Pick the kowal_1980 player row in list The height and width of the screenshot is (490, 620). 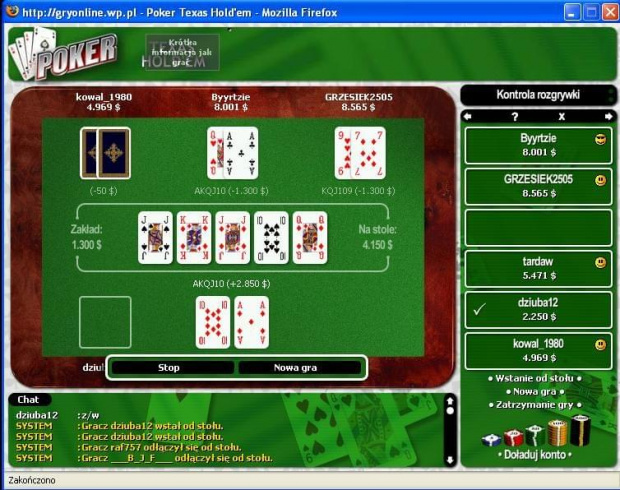[x=538, y=351]
